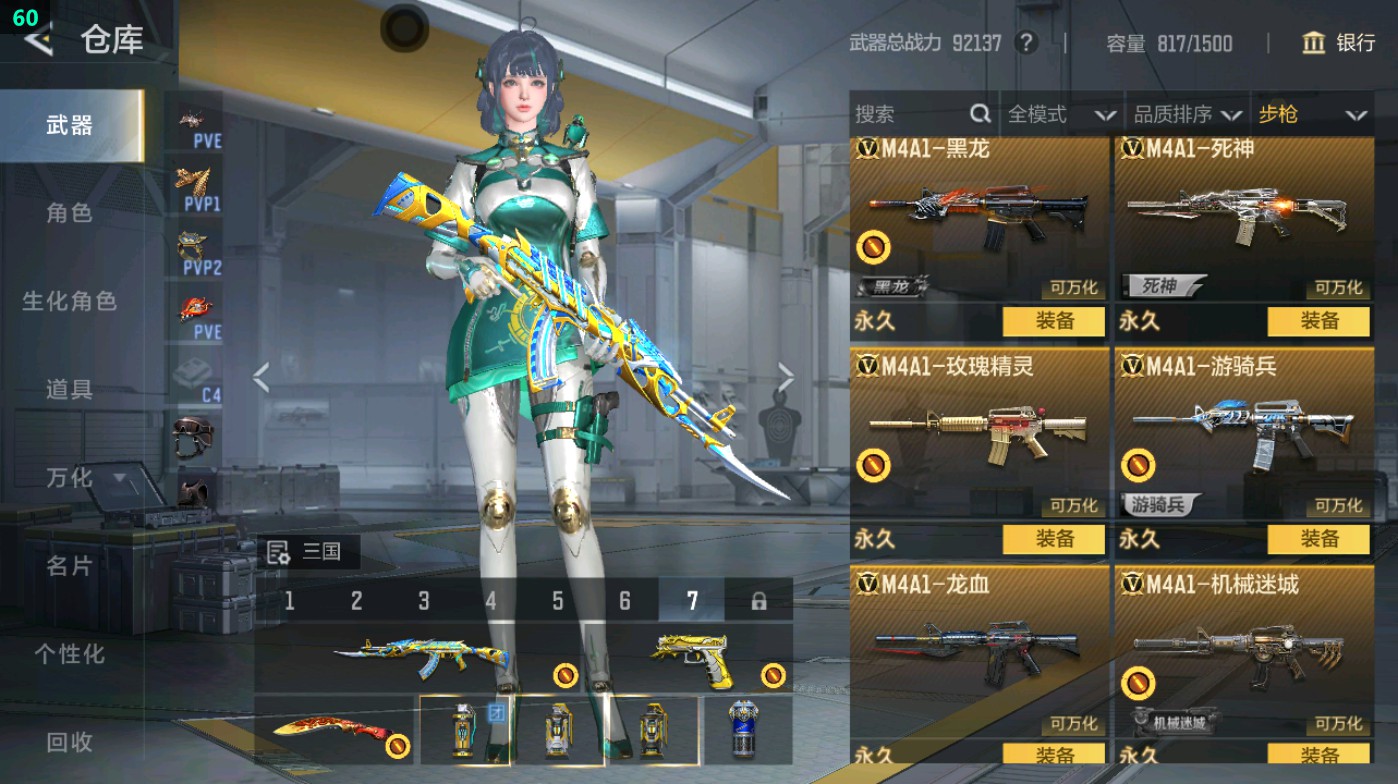Viewport: 1398px width, 784px height.
Task: Open the 名片 section
Action: coord(69,566)
